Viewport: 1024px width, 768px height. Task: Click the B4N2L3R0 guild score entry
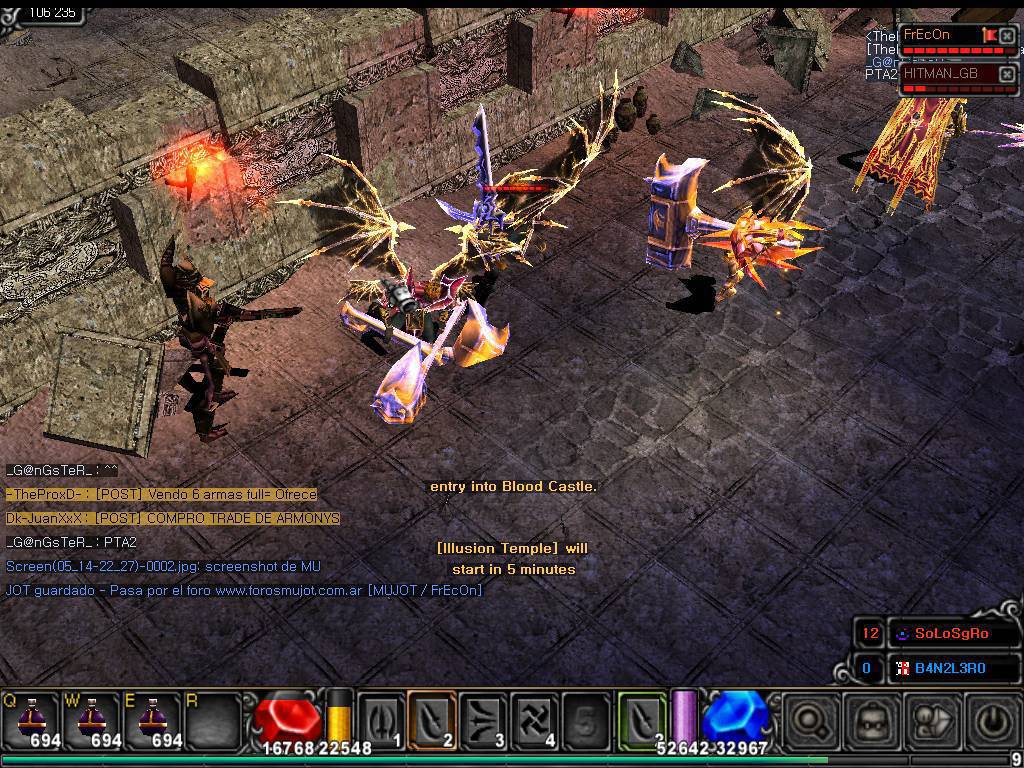pos(951,668)
